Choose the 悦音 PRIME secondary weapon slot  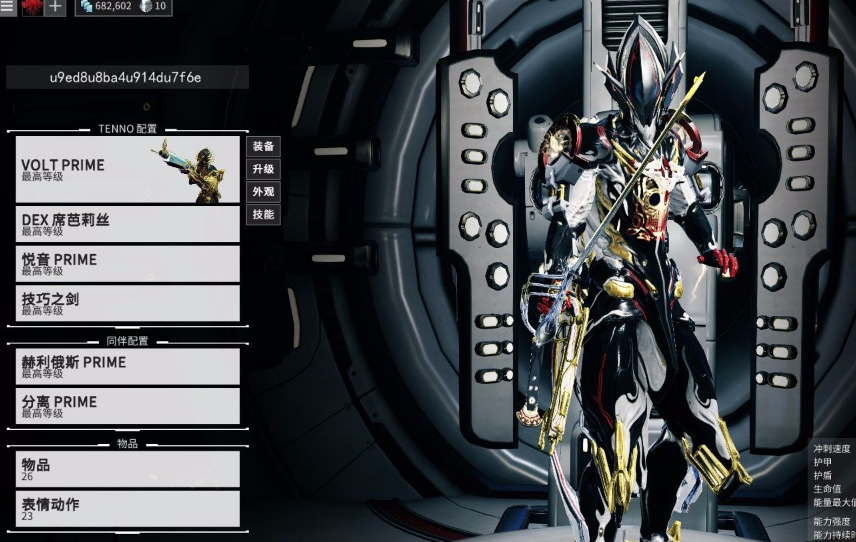point(128,264)
